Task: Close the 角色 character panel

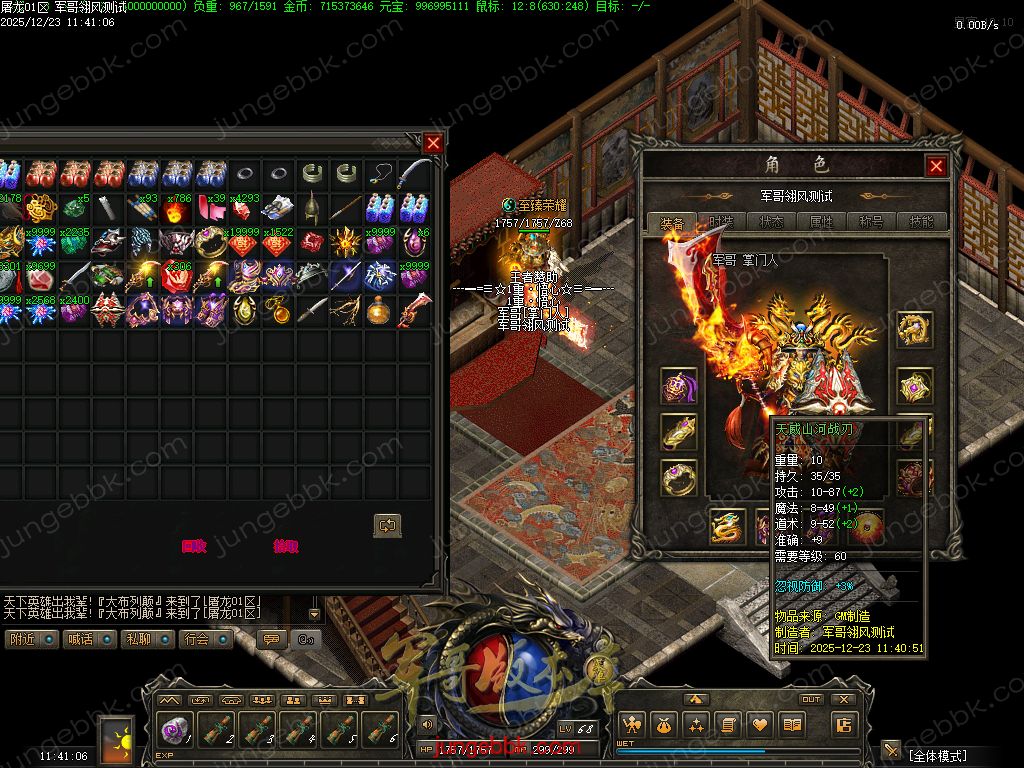Action: pos(936,166)
